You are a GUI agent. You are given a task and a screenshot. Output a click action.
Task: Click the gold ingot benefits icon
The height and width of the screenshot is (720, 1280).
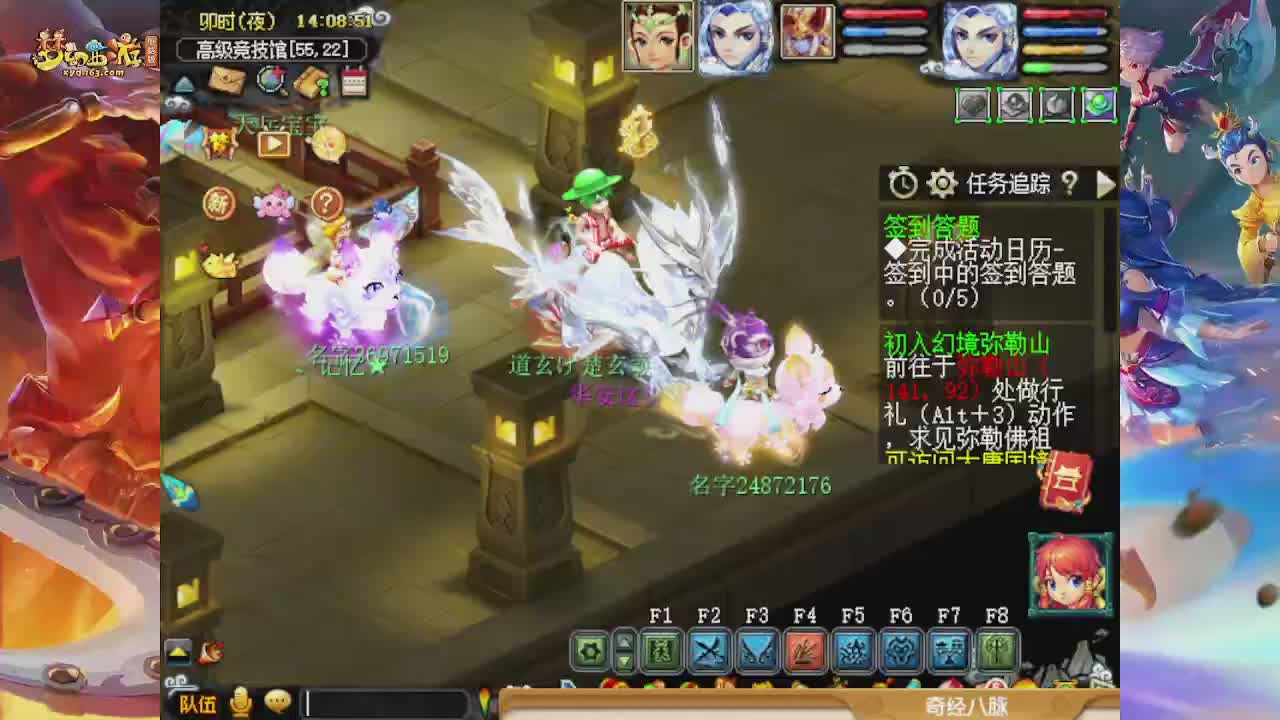point(314,84)
